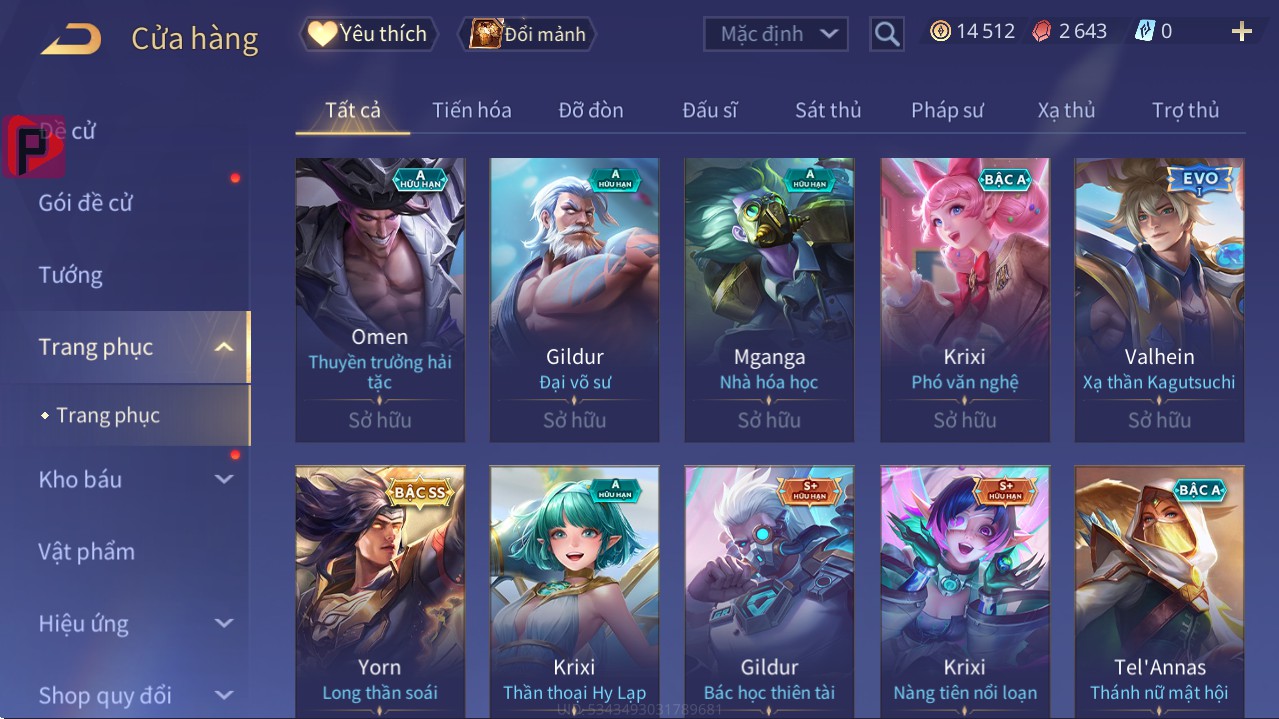
Task: Show the Pháp sư skins tab
Action: point(947,110)
